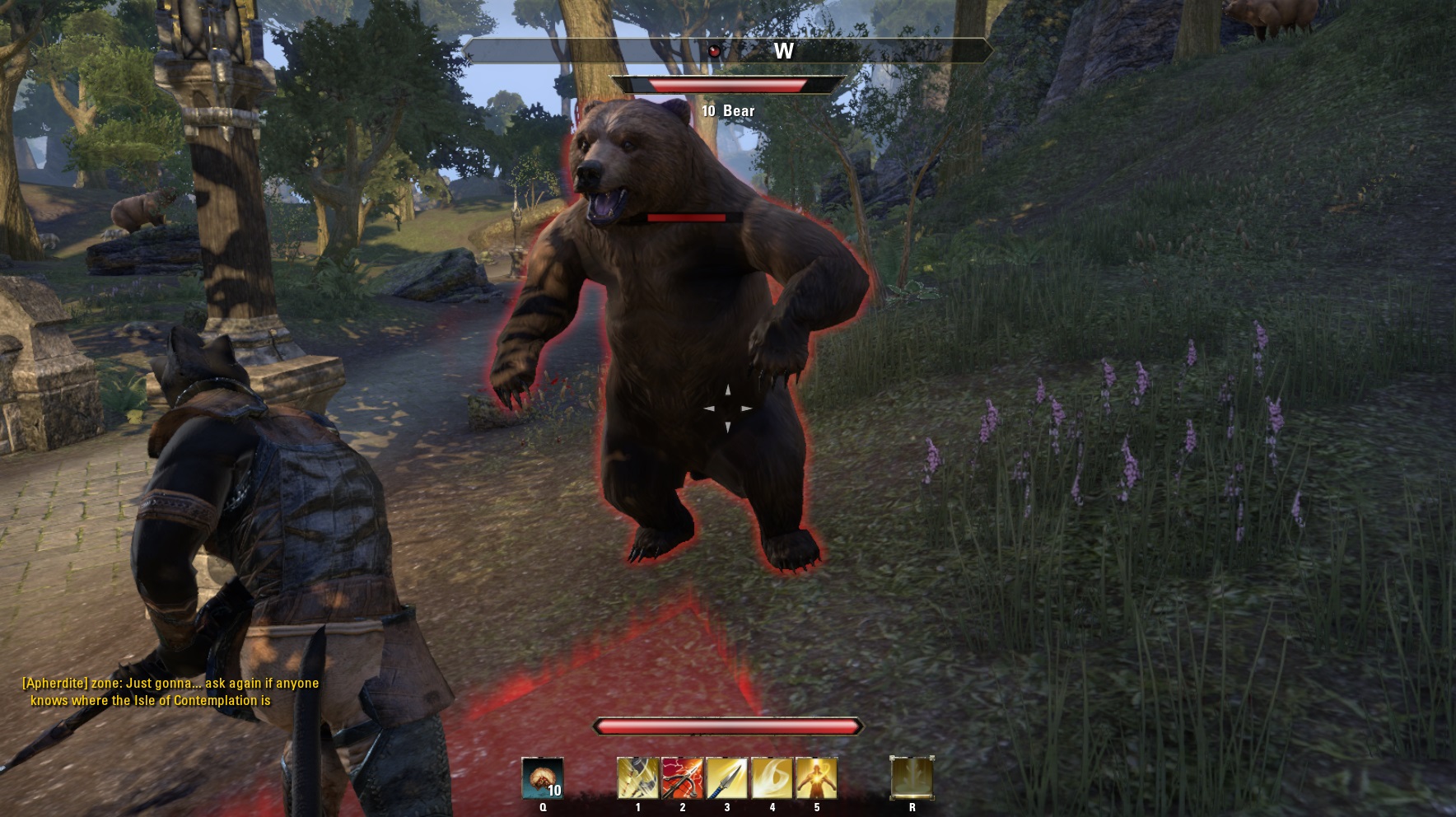Unleash the ultimate ability slot

click(x=912, y=778)
